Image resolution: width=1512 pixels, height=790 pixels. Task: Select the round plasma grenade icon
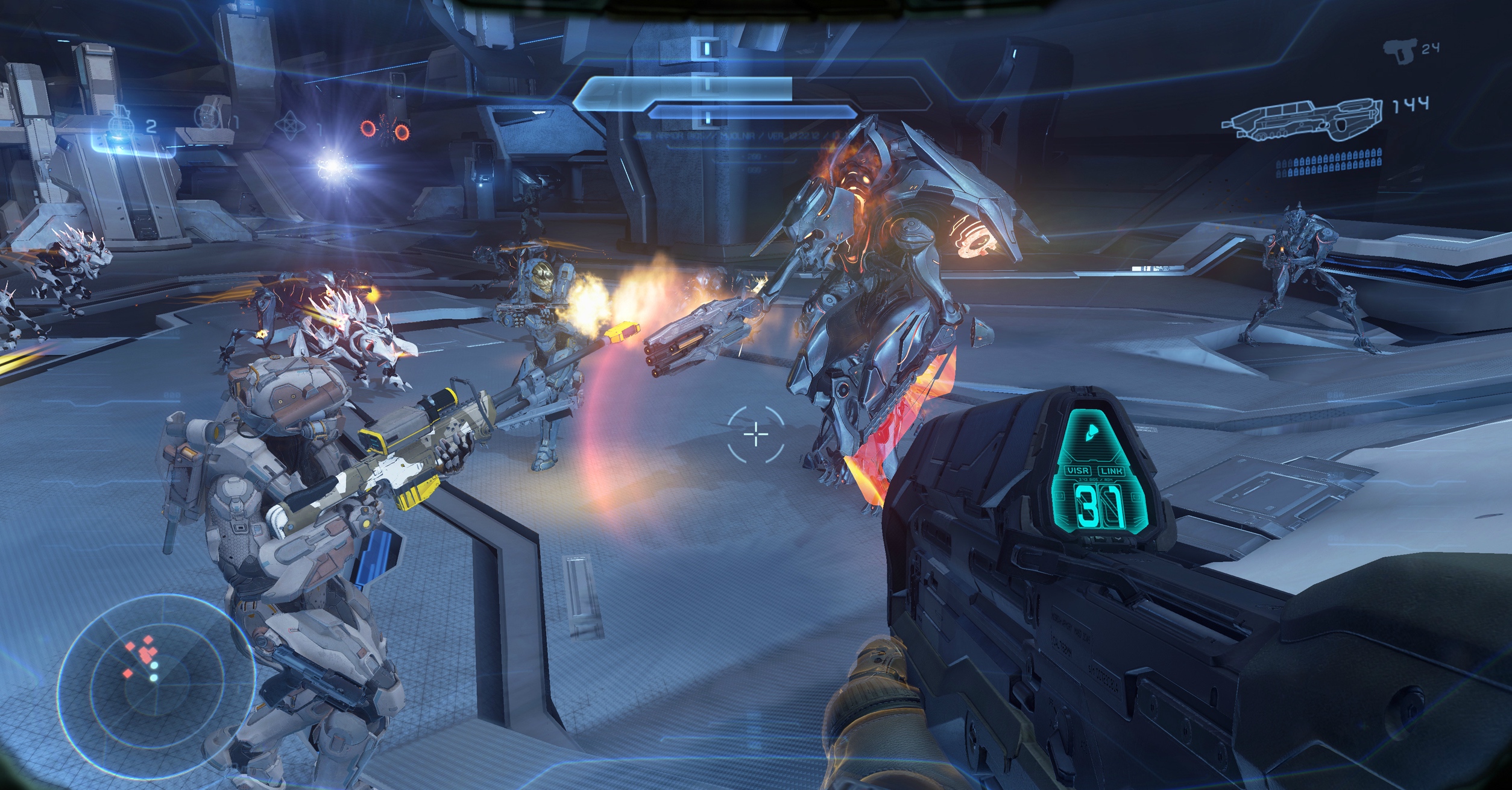pos(208,116)
